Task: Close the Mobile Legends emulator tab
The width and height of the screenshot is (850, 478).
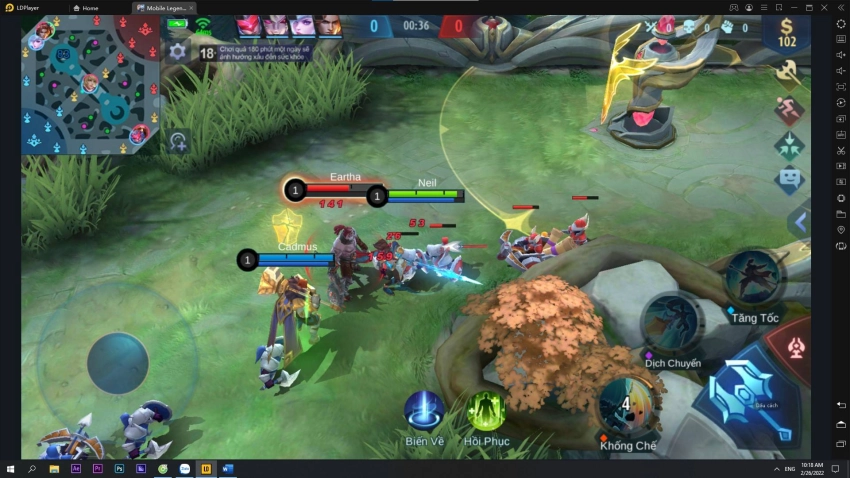Action: (191, 8)
